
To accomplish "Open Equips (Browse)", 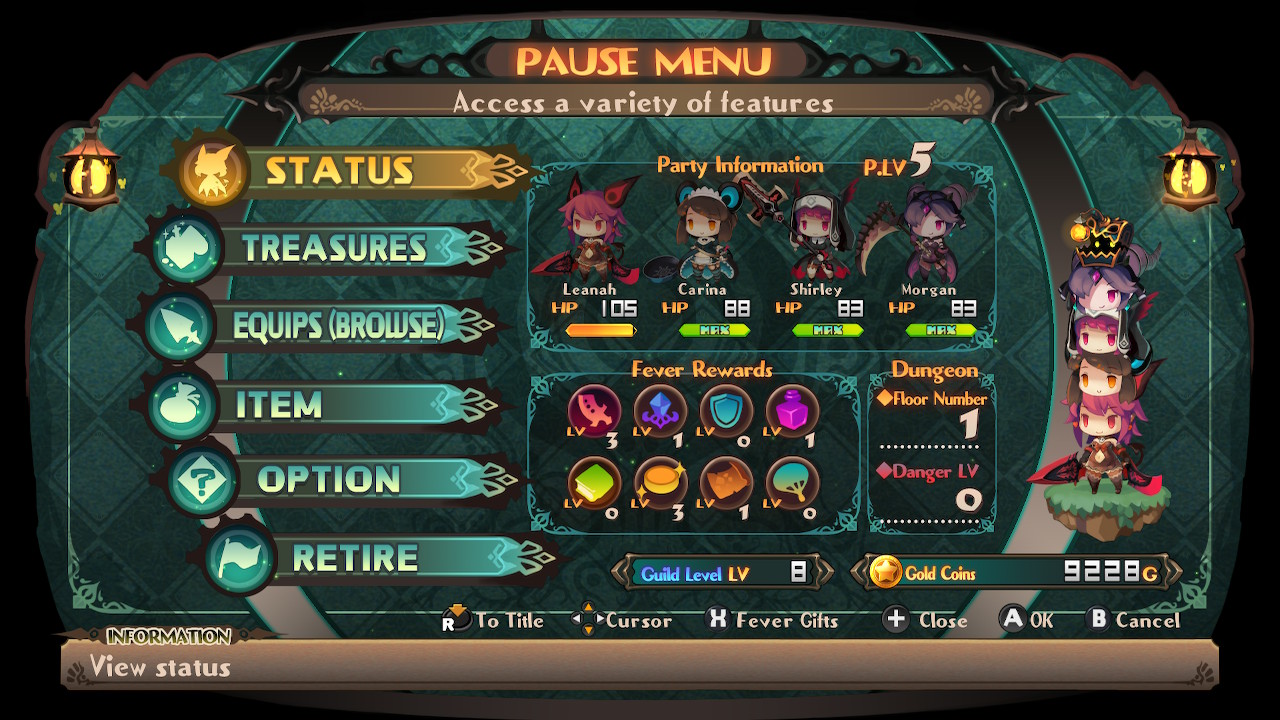I will 337,326.
